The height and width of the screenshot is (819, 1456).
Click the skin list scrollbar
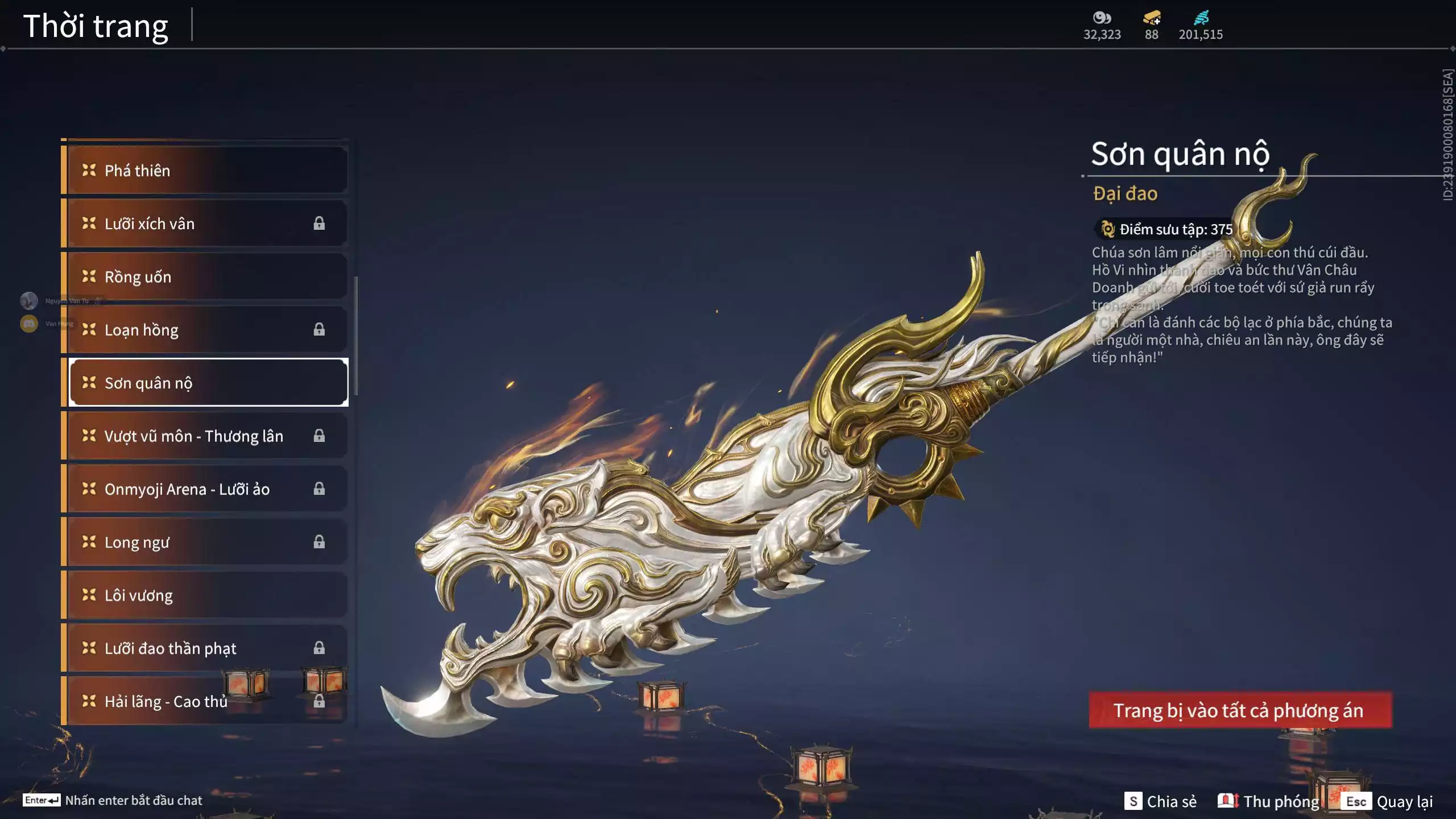tap(356, 336)
